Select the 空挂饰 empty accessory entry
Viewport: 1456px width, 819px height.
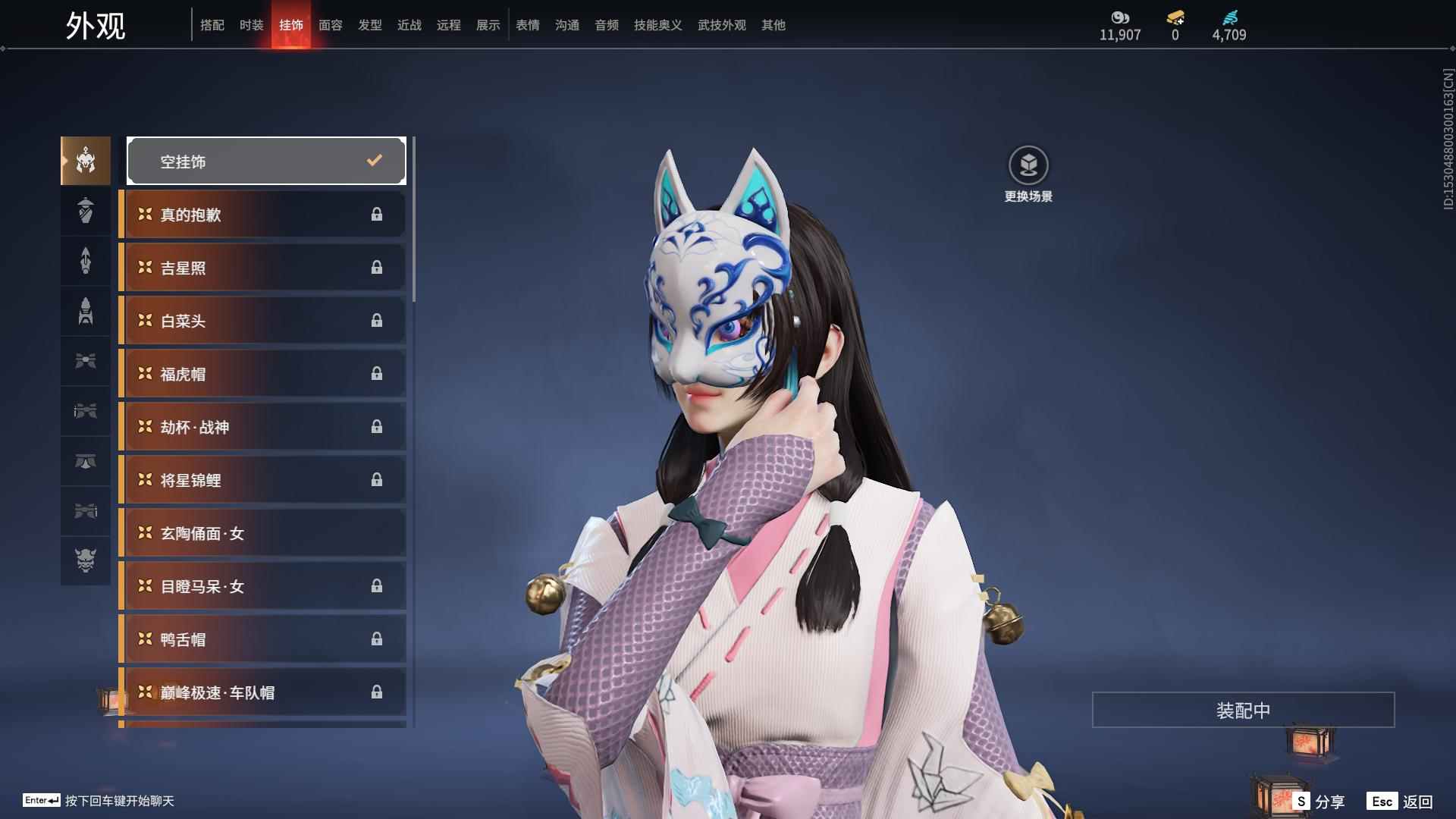coord(266,161)
